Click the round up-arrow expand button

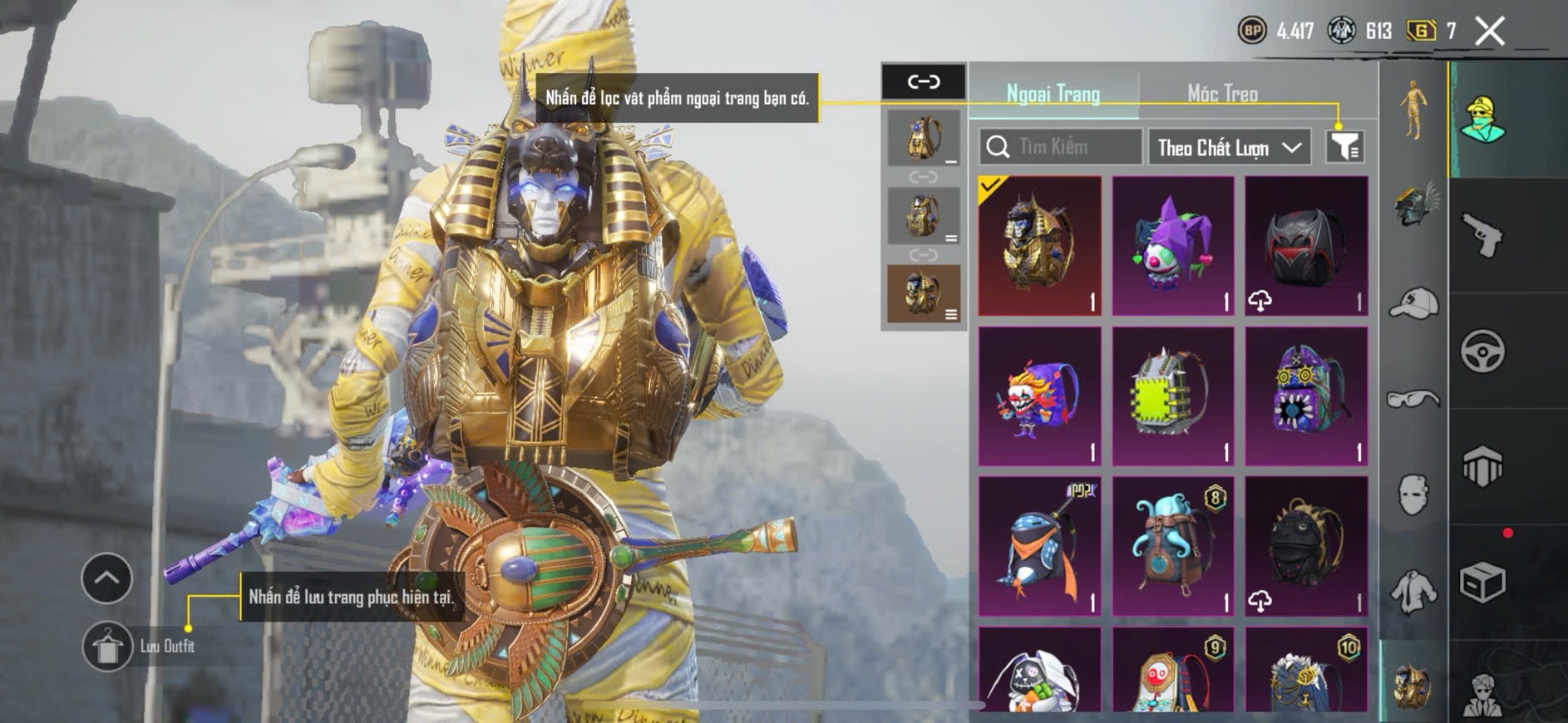pos(106,578)
